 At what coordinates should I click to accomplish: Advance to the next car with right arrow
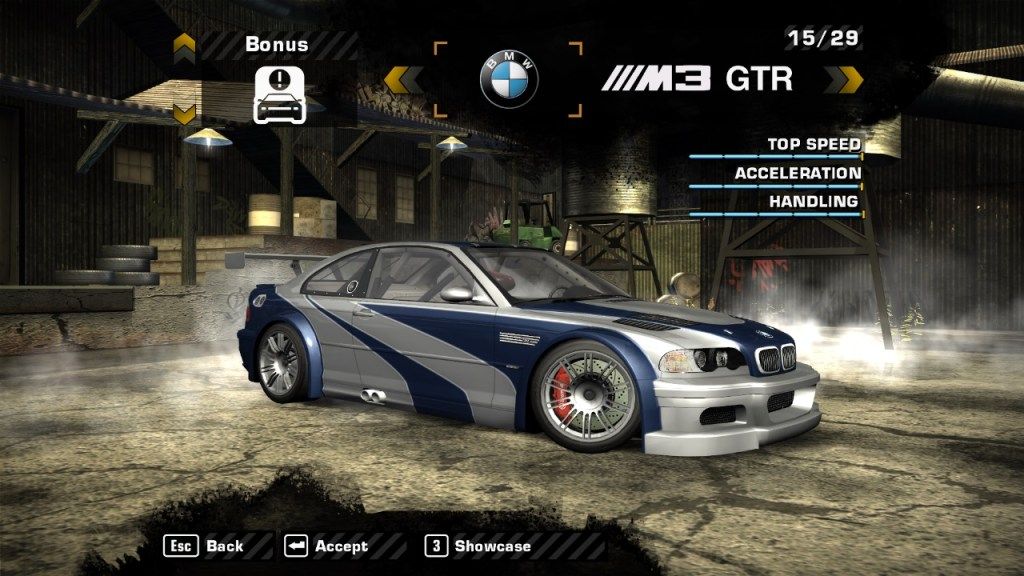point(849,80)
